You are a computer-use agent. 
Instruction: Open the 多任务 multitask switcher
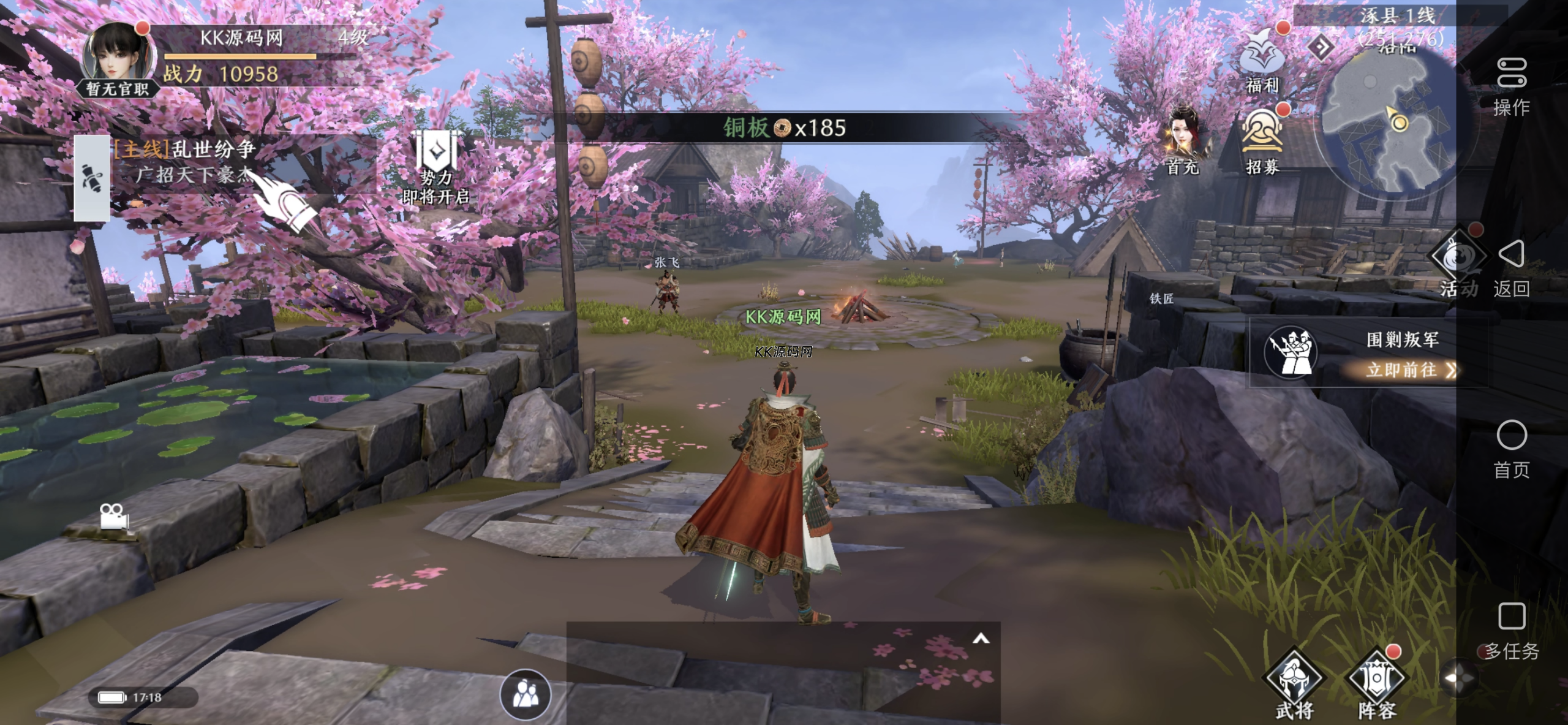point(1511,629)
